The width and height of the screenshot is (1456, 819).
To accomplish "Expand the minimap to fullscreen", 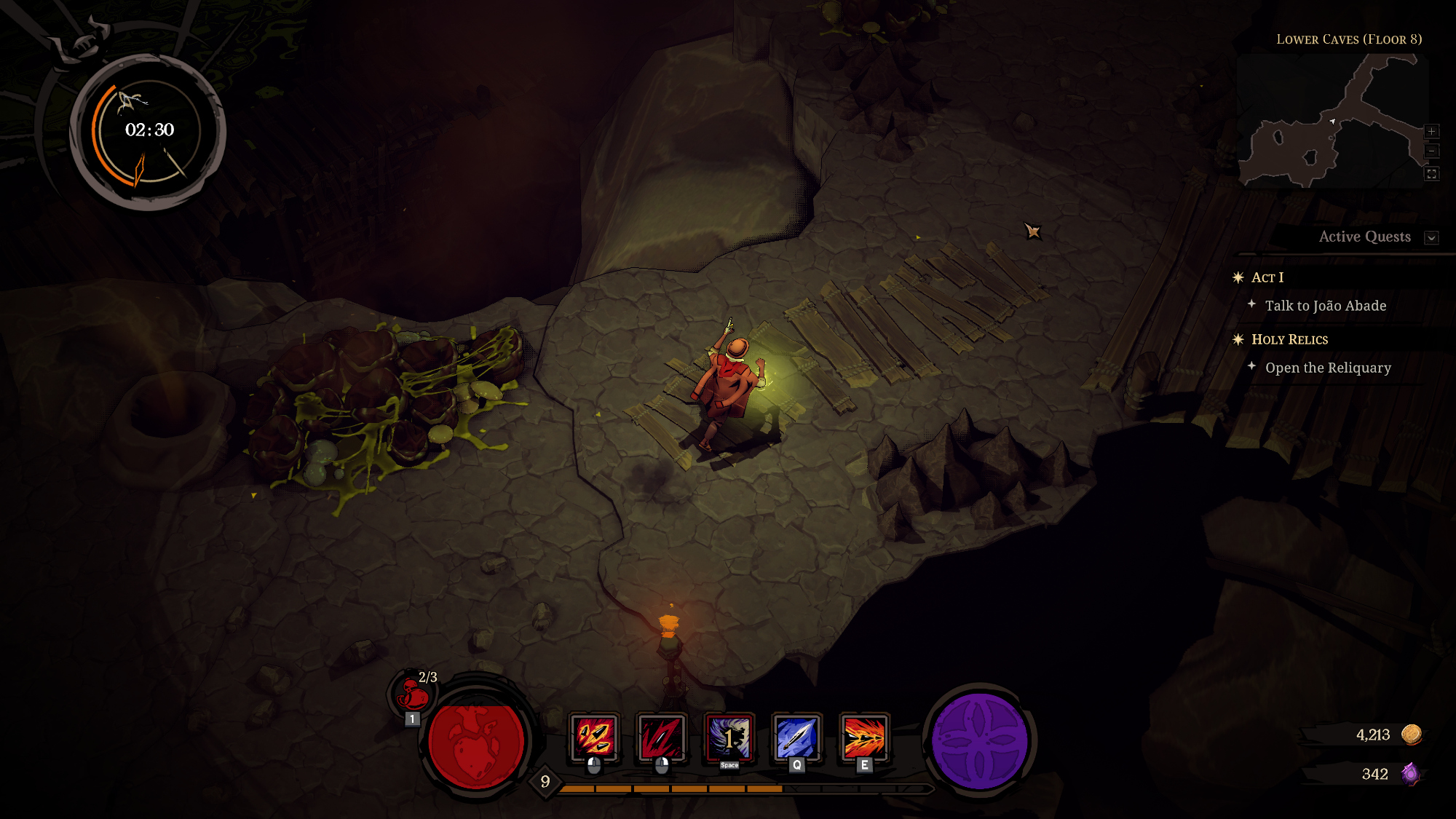I will (x=1431, y=174).
